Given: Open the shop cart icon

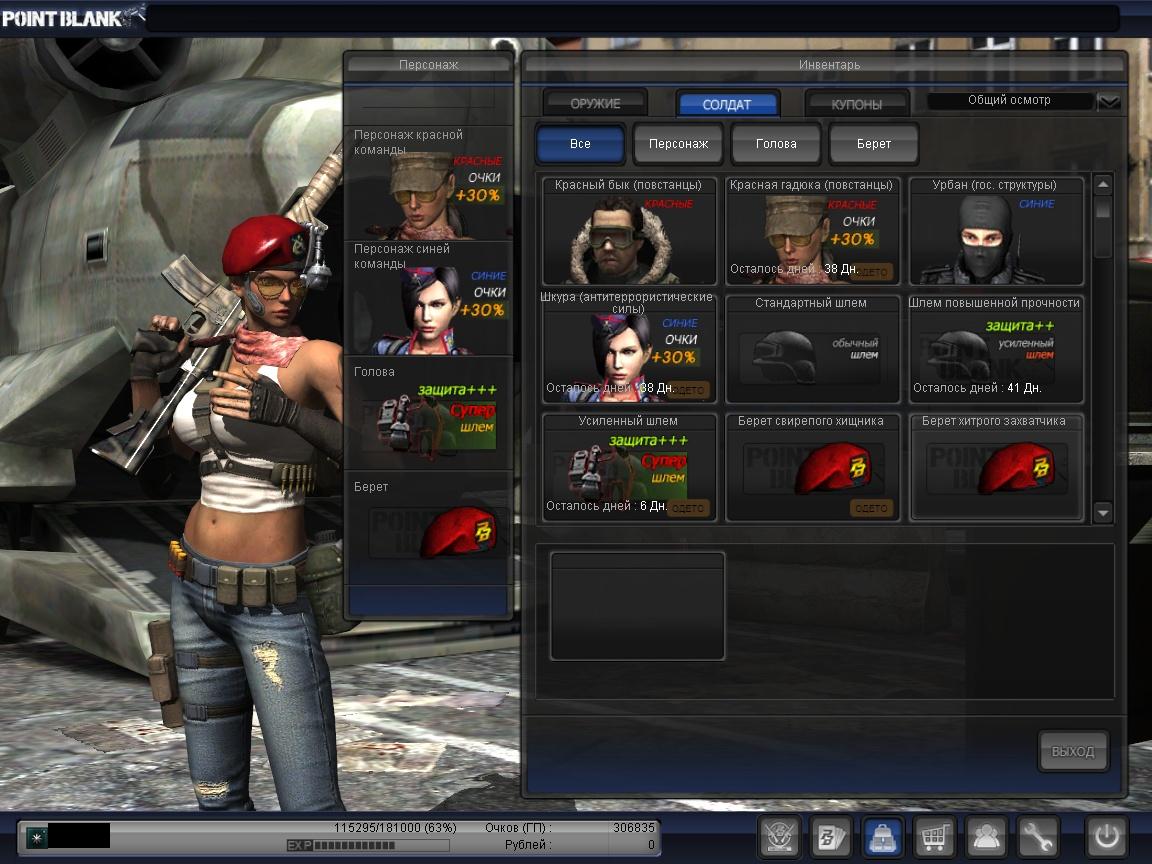Looking at the screenshot, I should coord(934,835).
